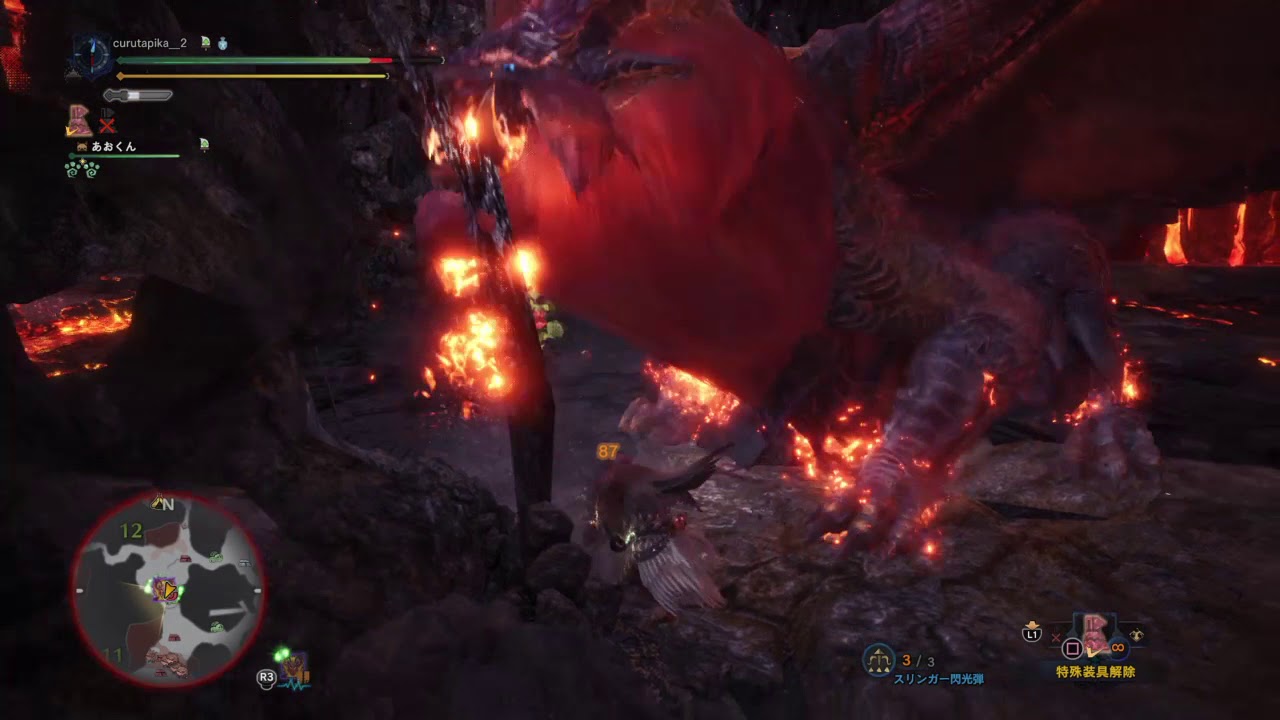Click the player name curutapika__2
1280x720 pixels.
(x=150, y=43)
